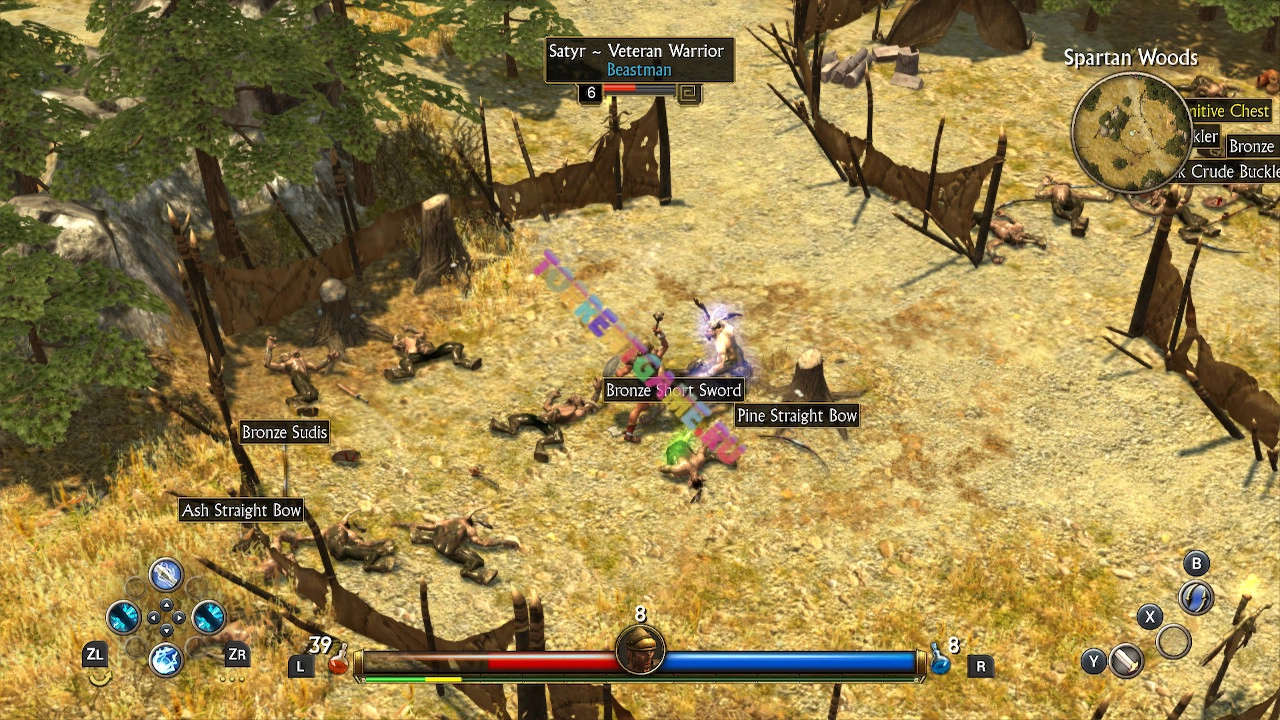Image resolution: width=1280 pixels, height=720 pixels.
Task: Drink the blue mana potion
Action: tap(940, 661)
